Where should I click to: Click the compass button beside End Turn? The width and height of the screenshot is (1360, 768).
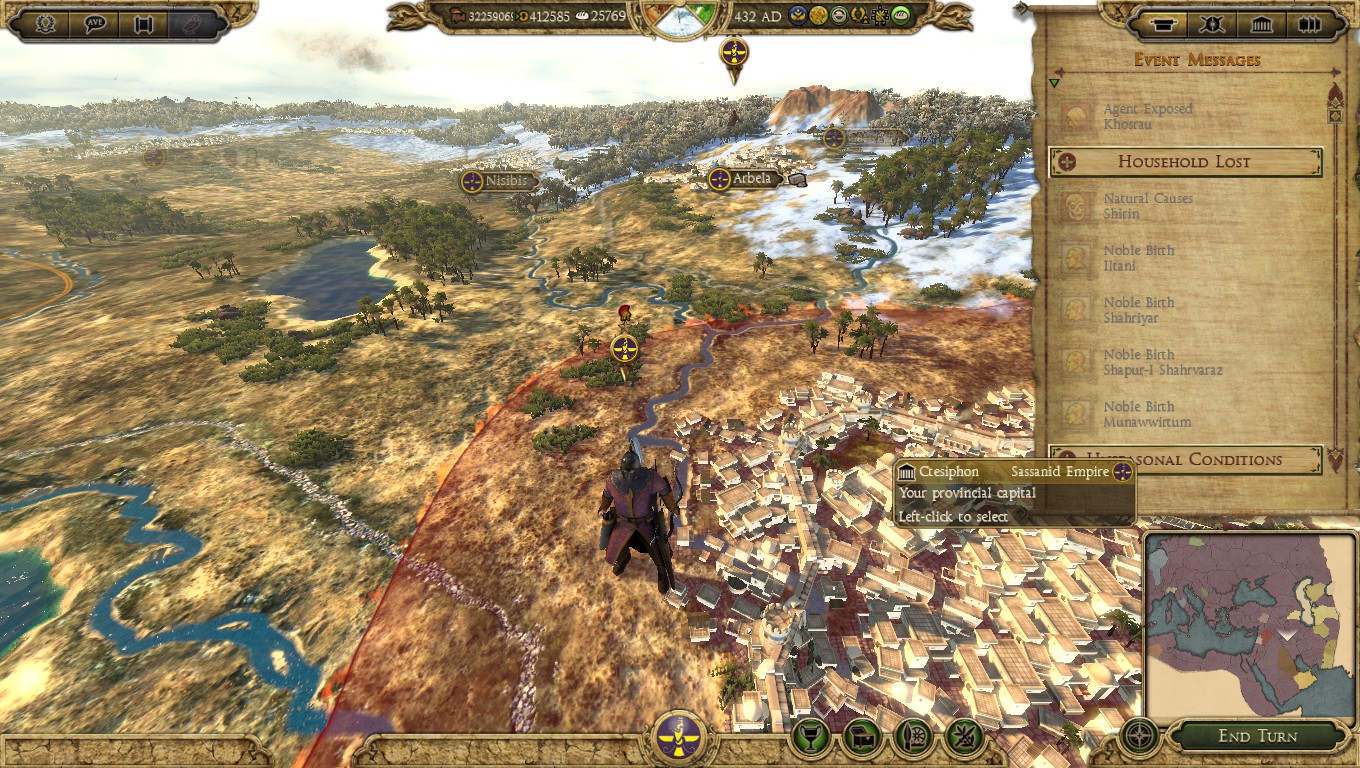[1138, 737]
